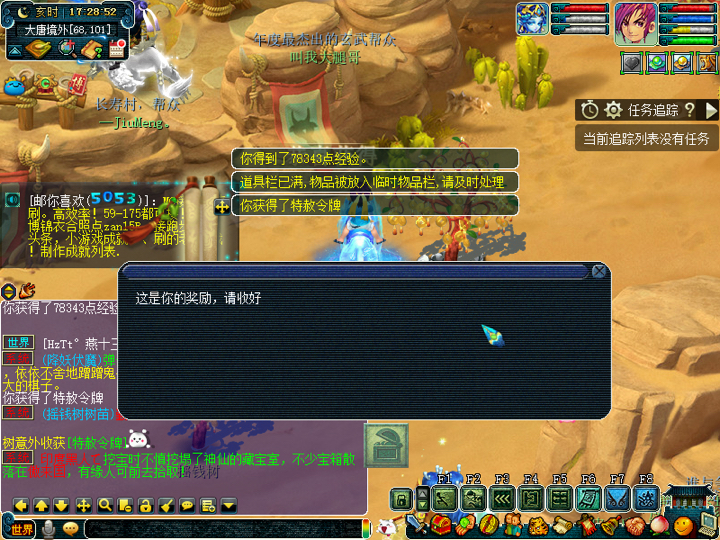Open the calendar icon under the location name
Screen dimensions: 720x540
pos(117,50)
